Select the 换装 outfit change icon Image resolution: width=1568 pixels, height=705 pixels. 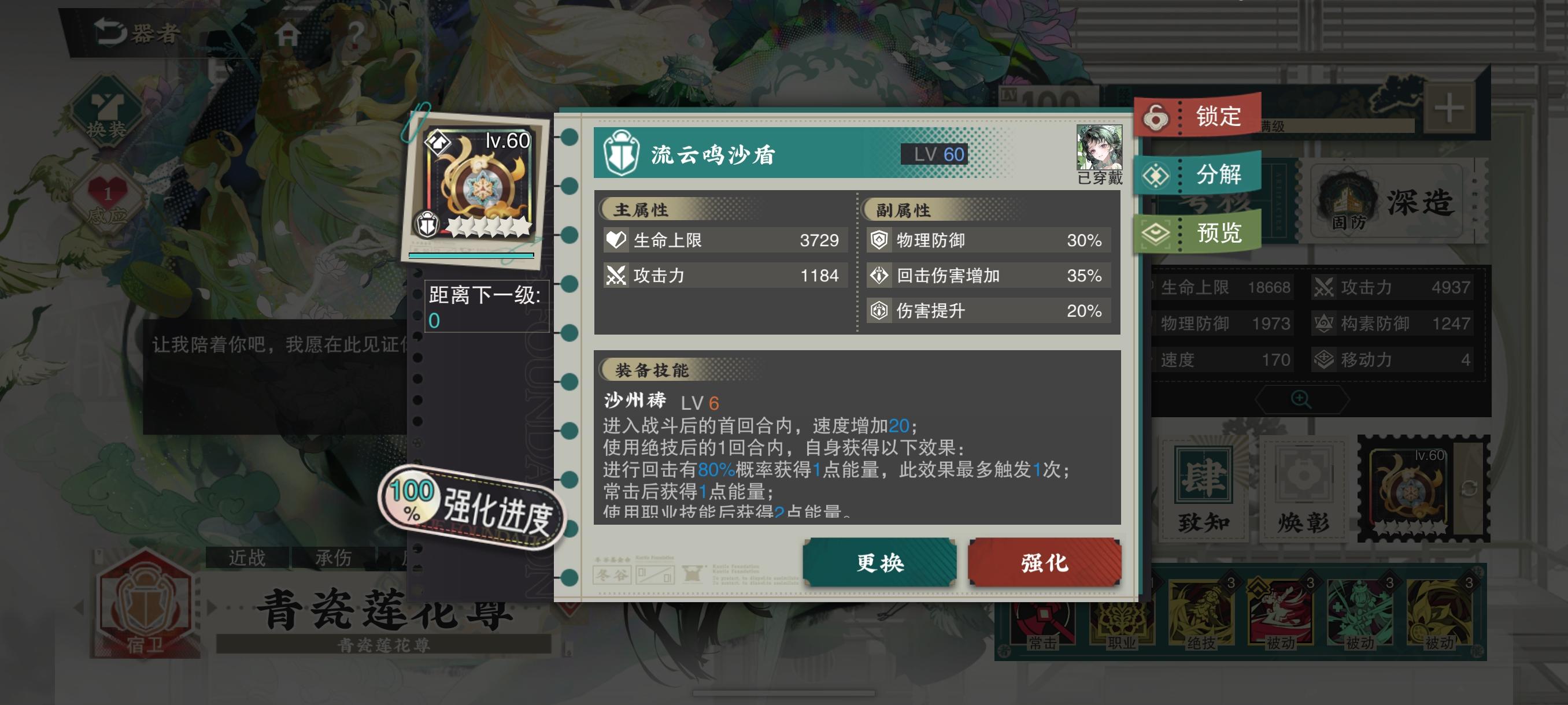(106, 109)
